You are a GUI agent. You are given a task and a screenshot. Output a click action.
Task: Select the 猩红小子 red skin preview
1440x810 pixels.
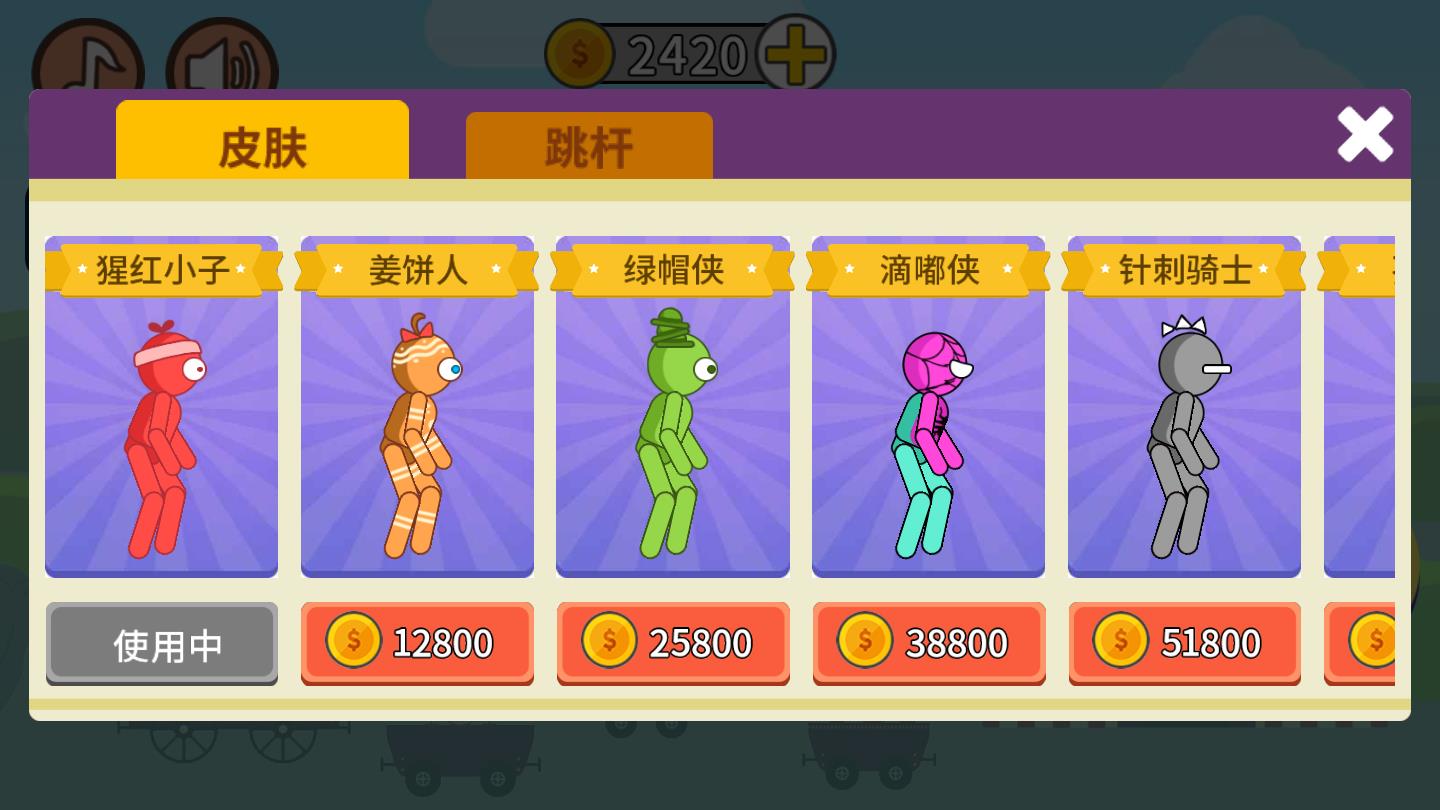tap(161, 430)
